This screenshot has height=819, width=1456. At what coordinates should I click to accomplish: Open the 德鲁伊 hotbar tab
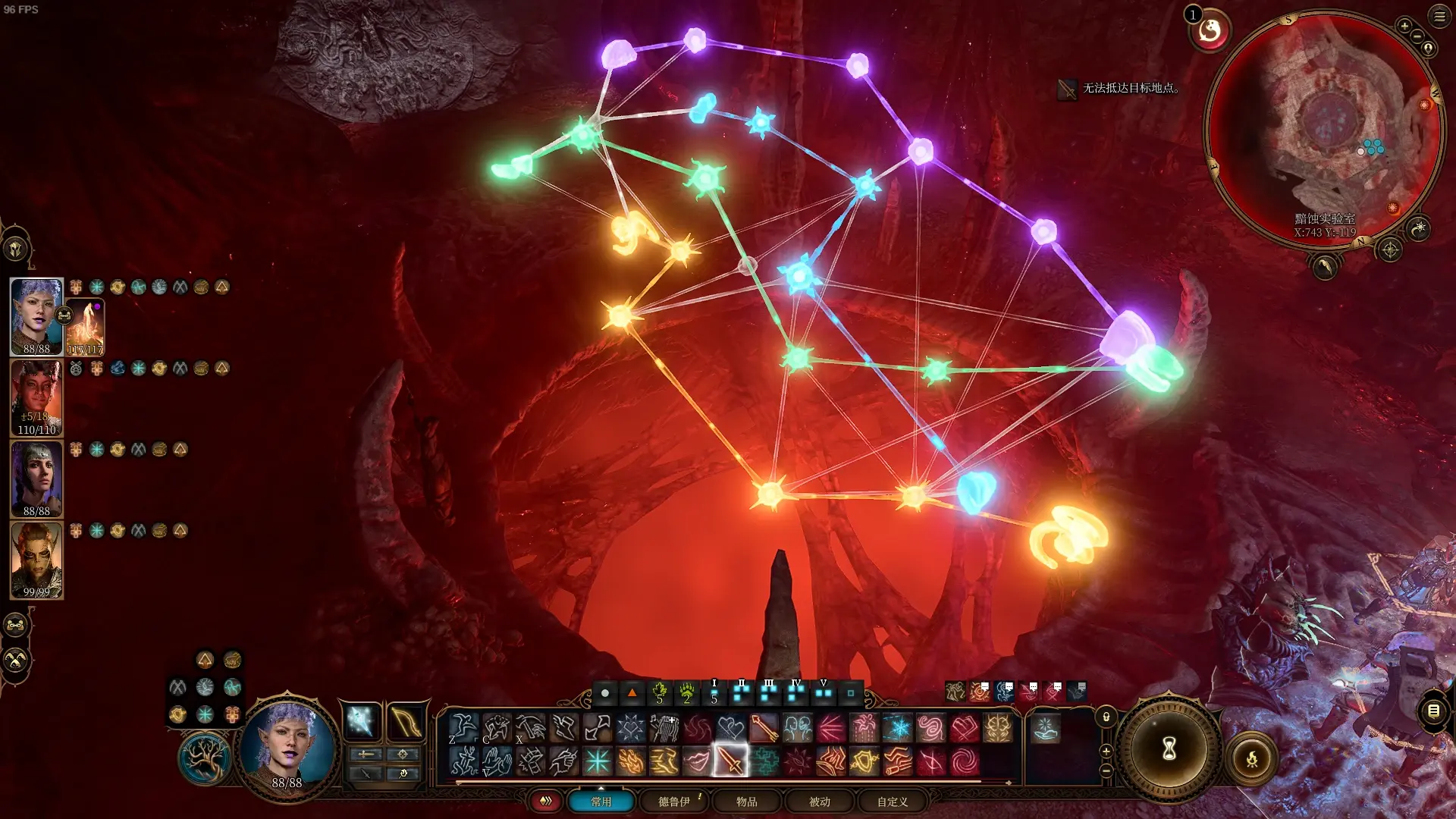673,802
